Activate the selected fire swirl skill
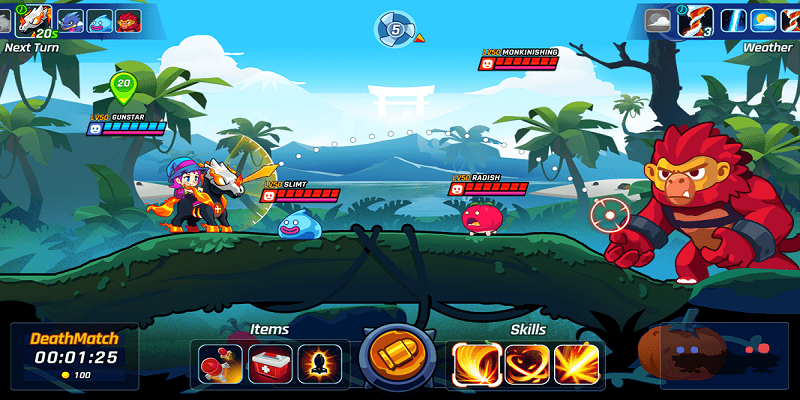 (477, 364)
